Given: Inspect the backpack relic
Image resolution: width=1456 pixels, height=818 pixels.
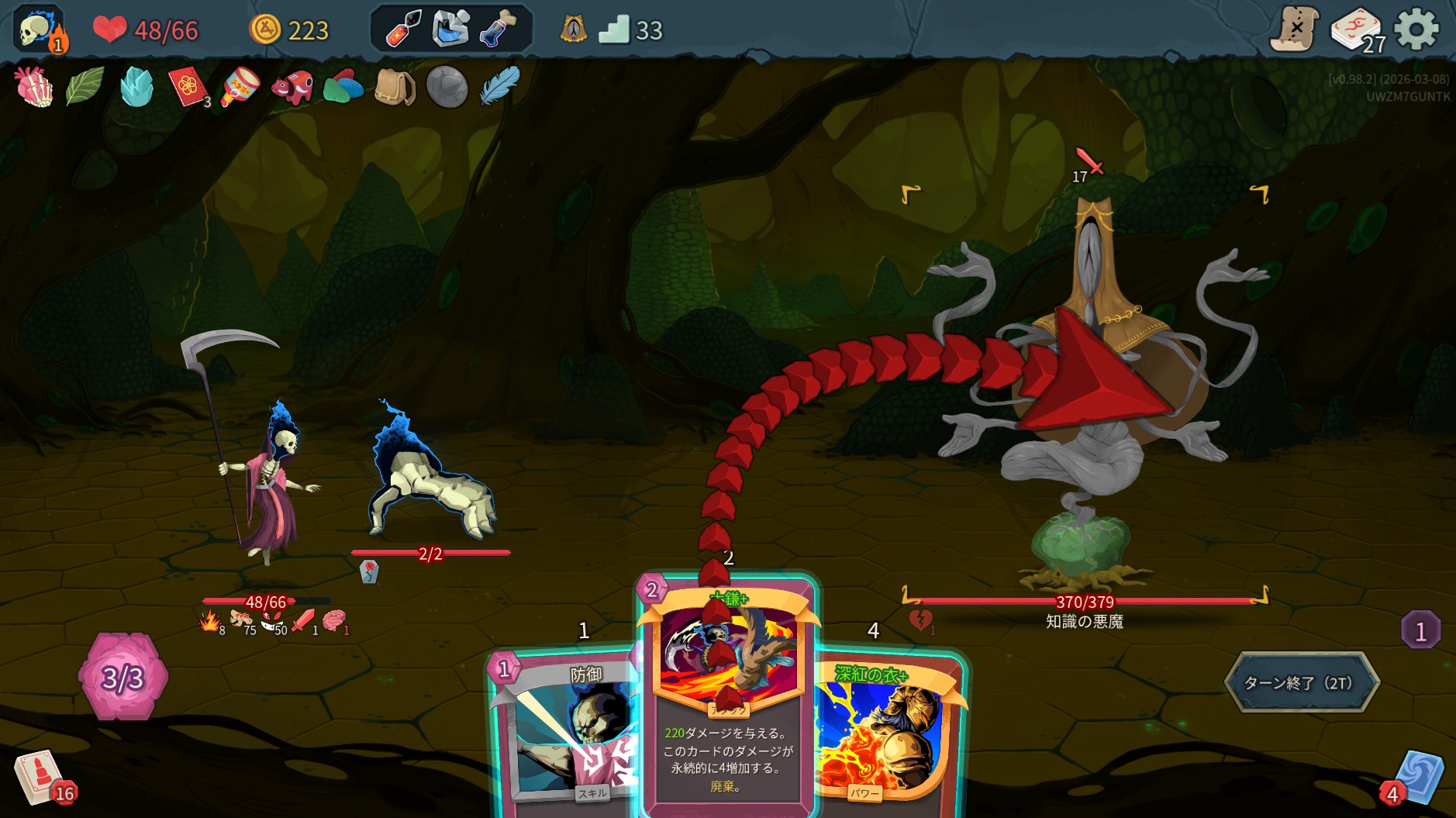Looking at the screenshot, I should [x=394, y=86].
